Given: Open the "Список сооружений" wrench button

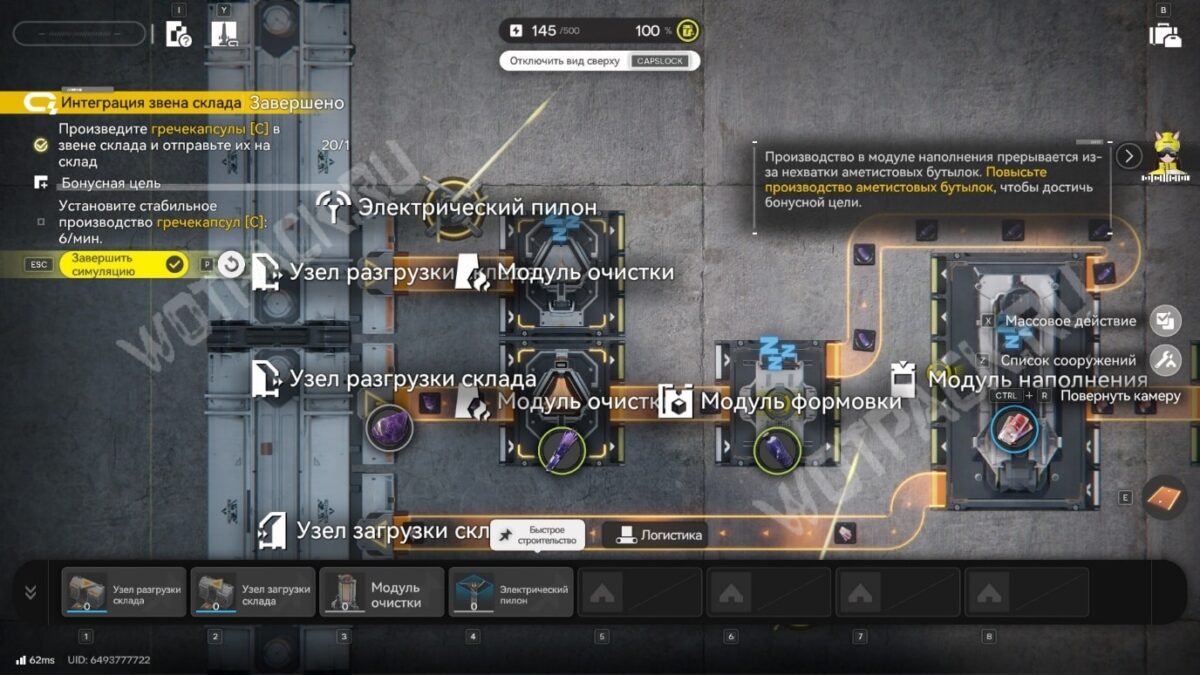Looking at the screenshot, I should coord(1165,360).
